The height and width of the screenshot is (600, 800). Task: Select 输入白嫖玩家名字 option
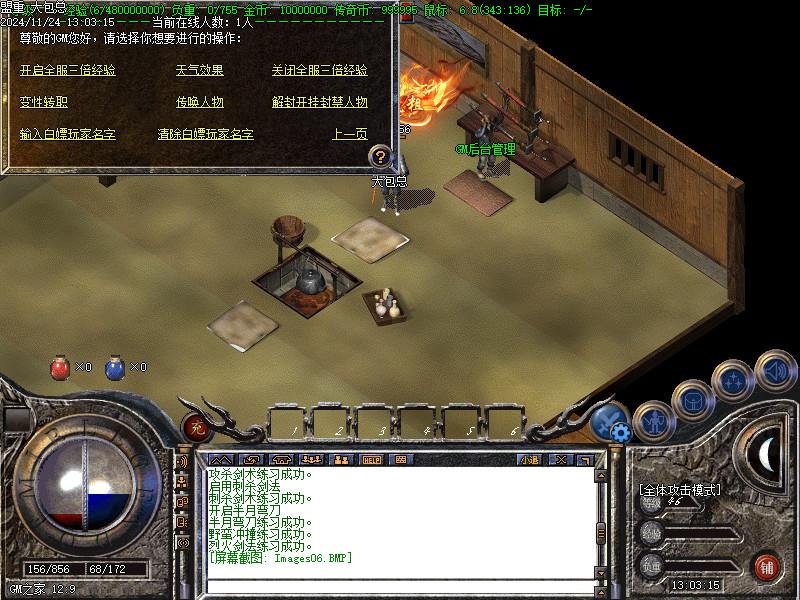coord(67,134)
